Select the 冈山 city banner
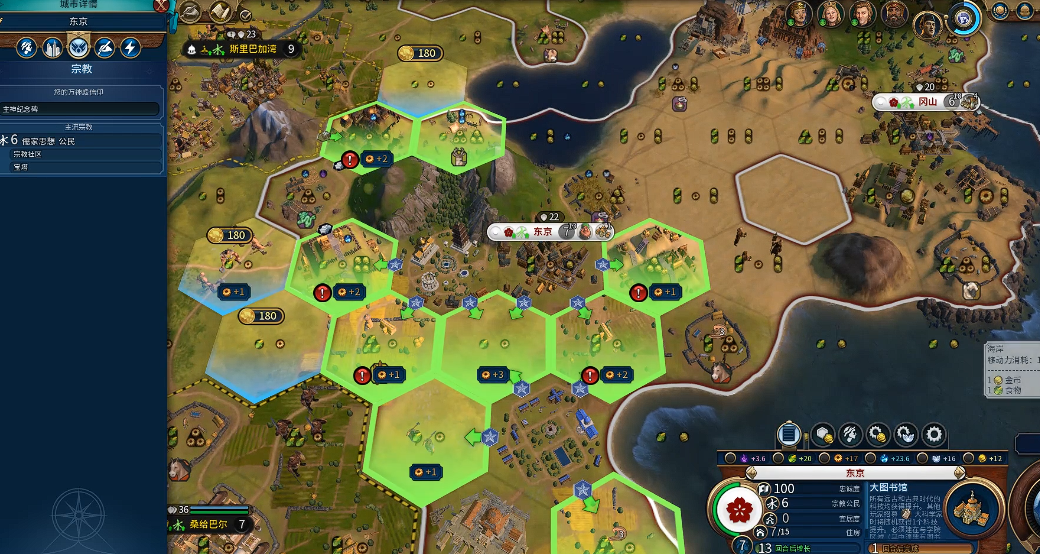This screenshot has width=1040, height=554. [x=927, y=101]
